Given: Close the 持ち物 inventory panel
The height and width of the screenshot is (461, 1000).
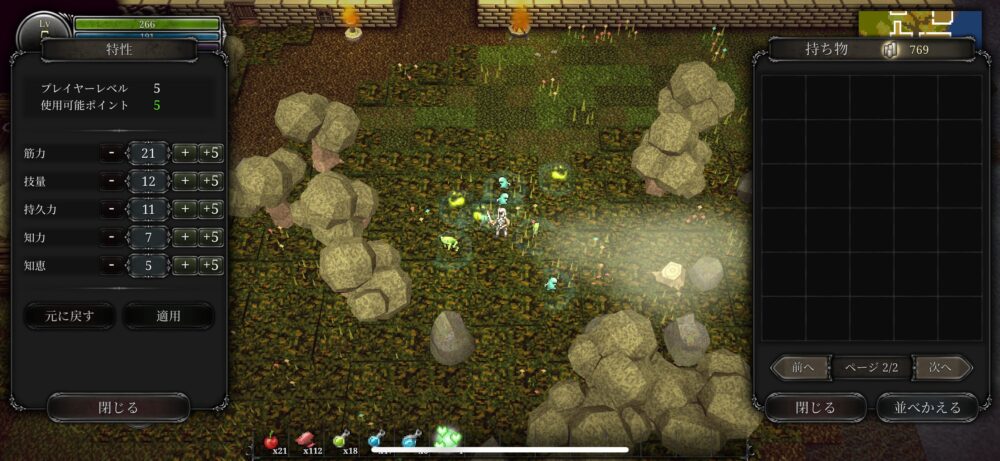Looking at the screenshot, I should (815, 407).
